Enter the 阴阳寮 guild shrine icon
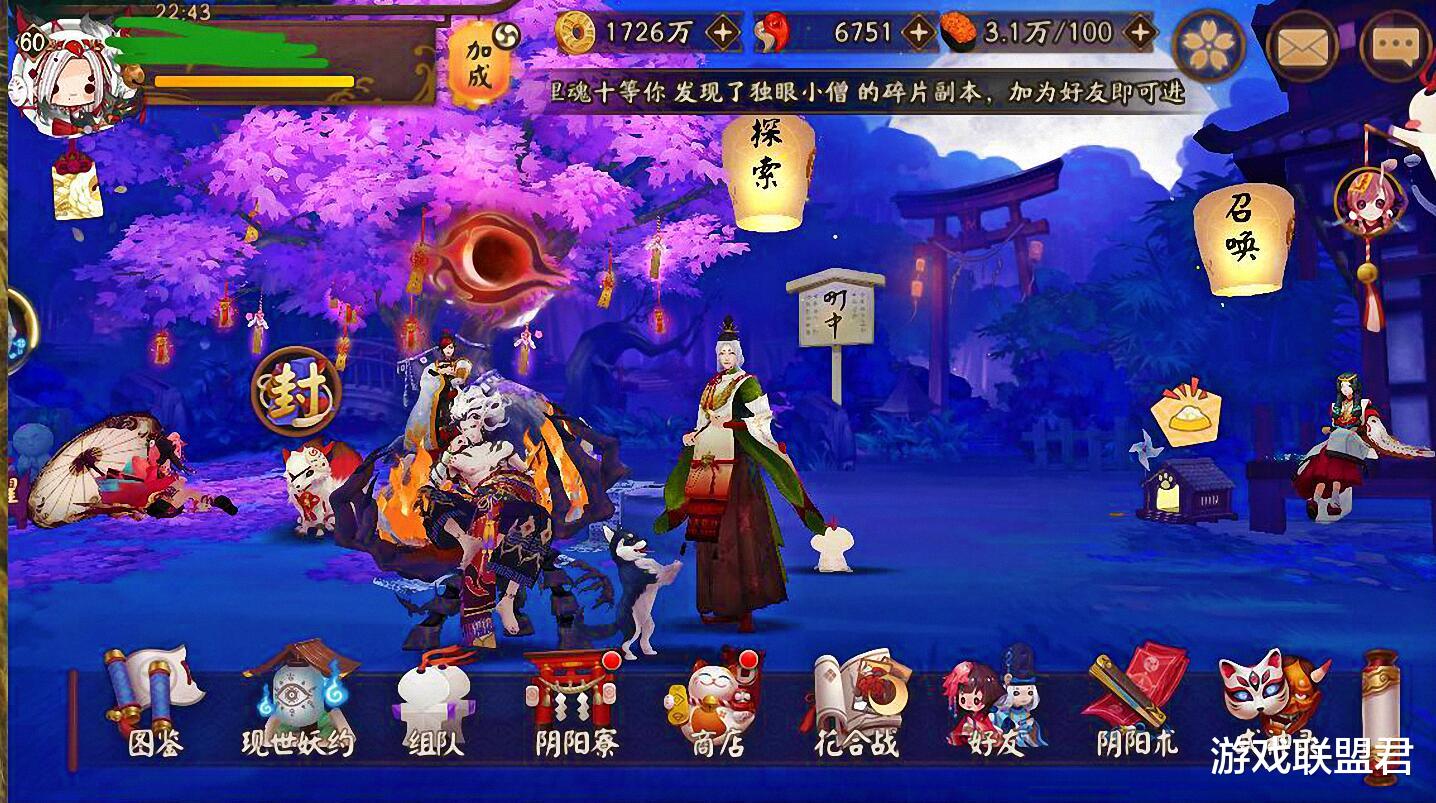The width and height of the screenshot is (1436, 803). coord(572,695)
